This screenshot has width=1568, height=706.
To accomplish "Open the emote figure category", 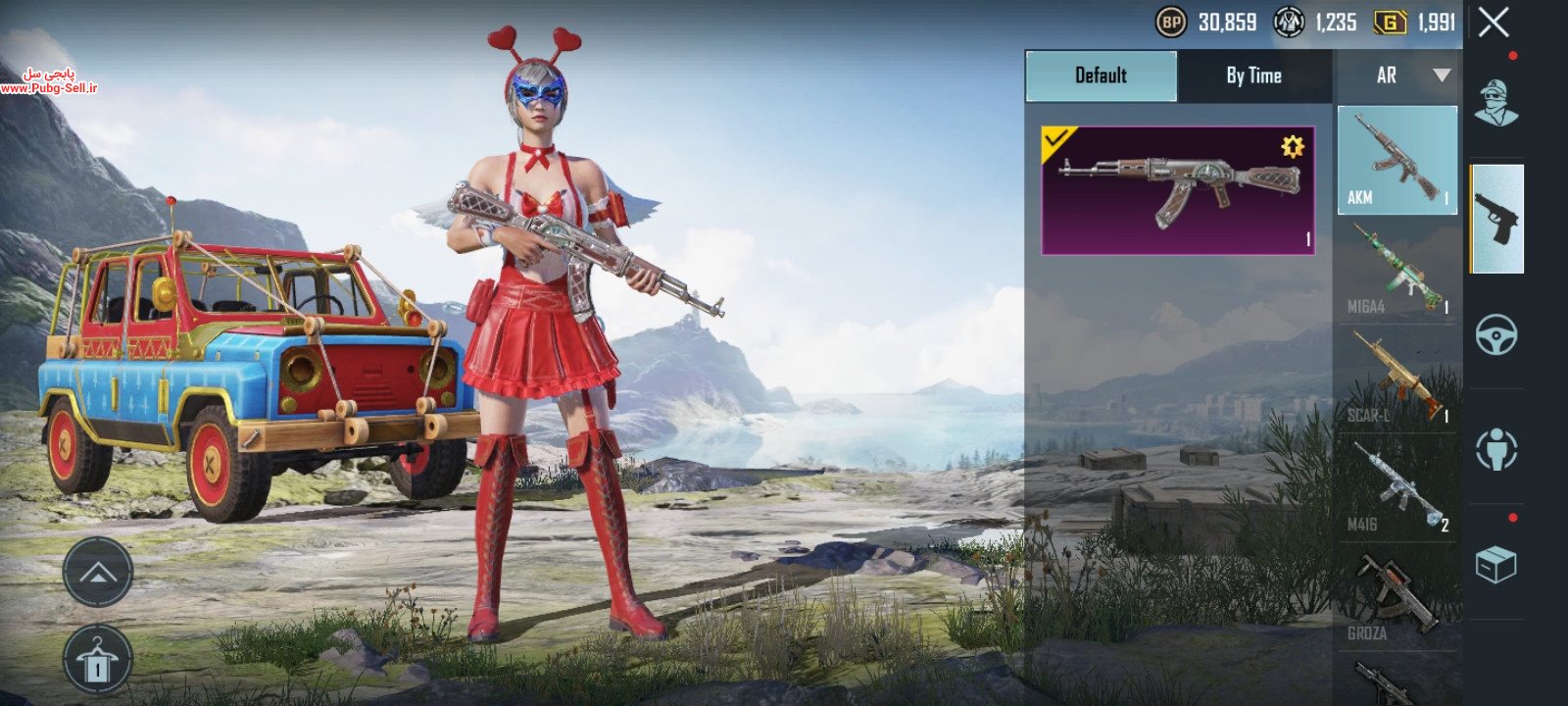I will [x=1496, y=450].
